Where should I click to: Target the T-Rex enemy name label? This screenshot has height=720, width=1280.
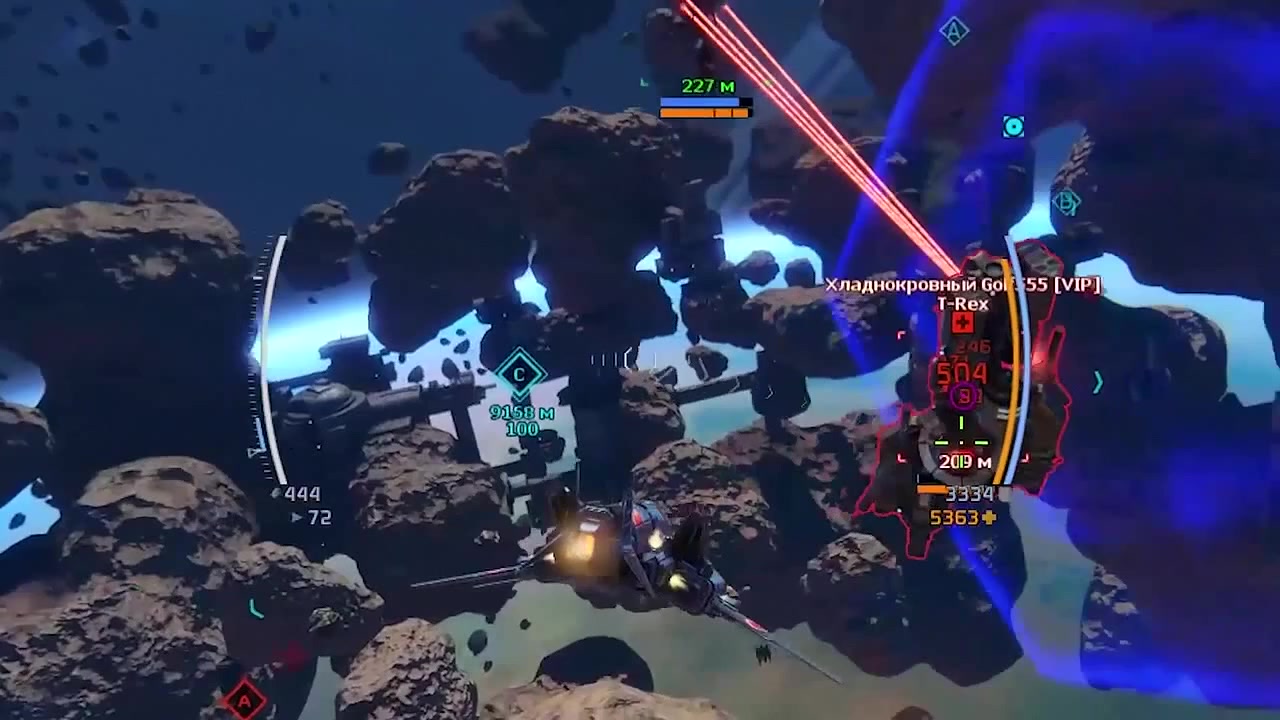click(x=962, y=304)
